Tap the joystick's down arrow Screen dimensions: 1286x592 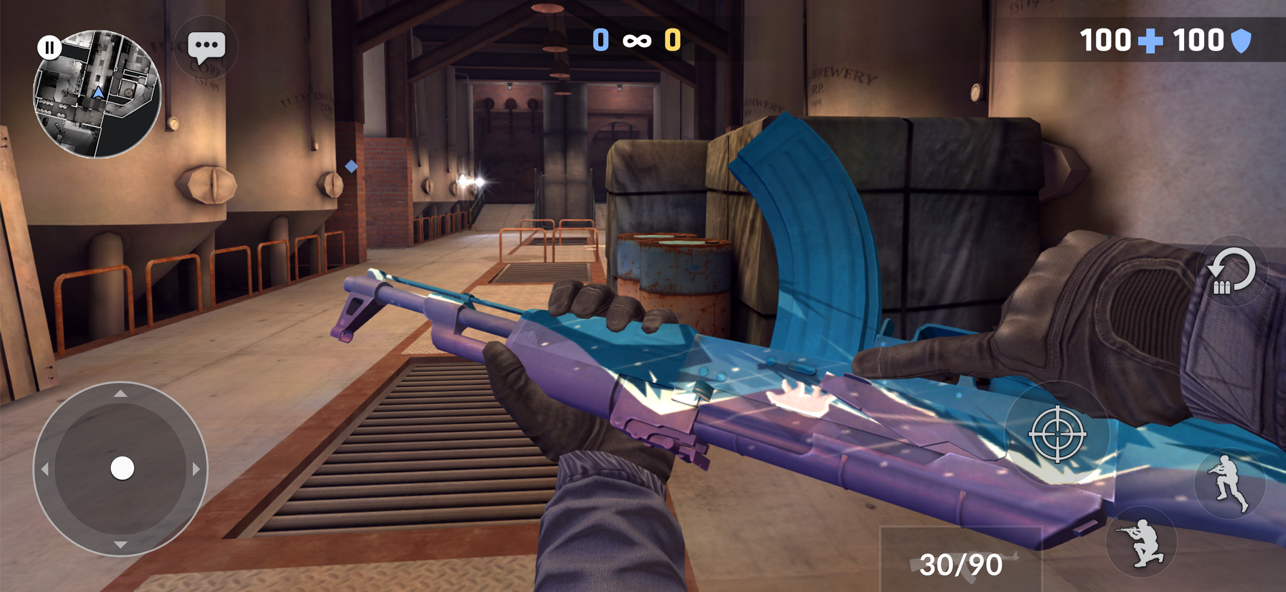click(121, 543)
